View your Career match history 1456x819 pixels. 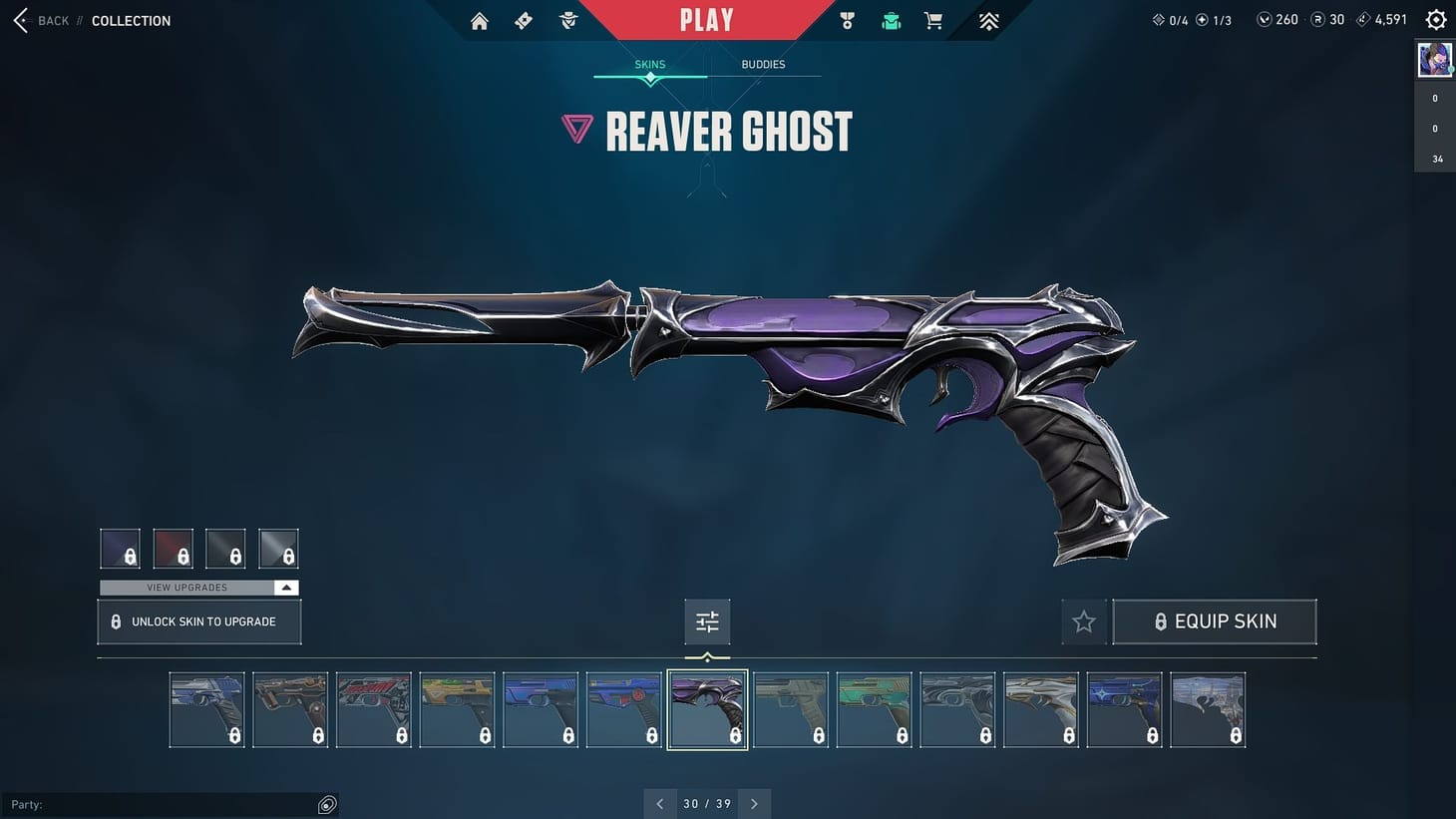pos(847,20)
